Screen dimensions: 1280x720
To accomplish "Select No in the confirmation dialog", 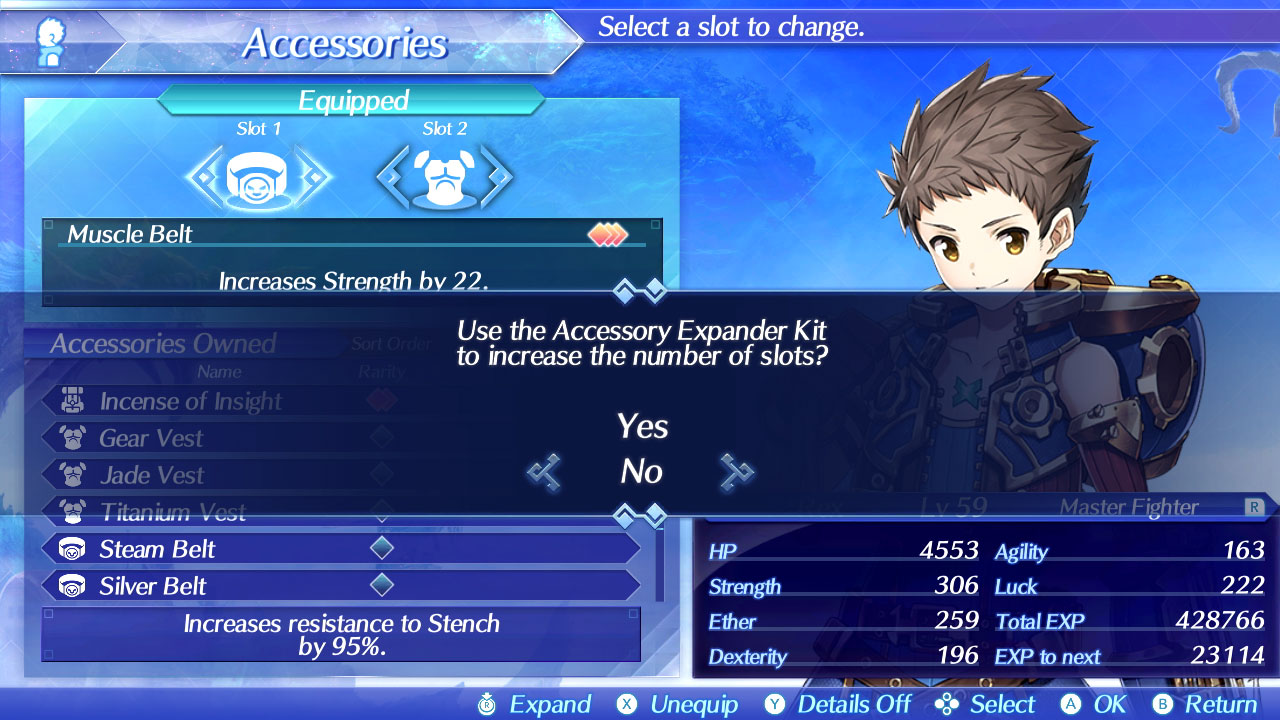I will click(642, 471).
